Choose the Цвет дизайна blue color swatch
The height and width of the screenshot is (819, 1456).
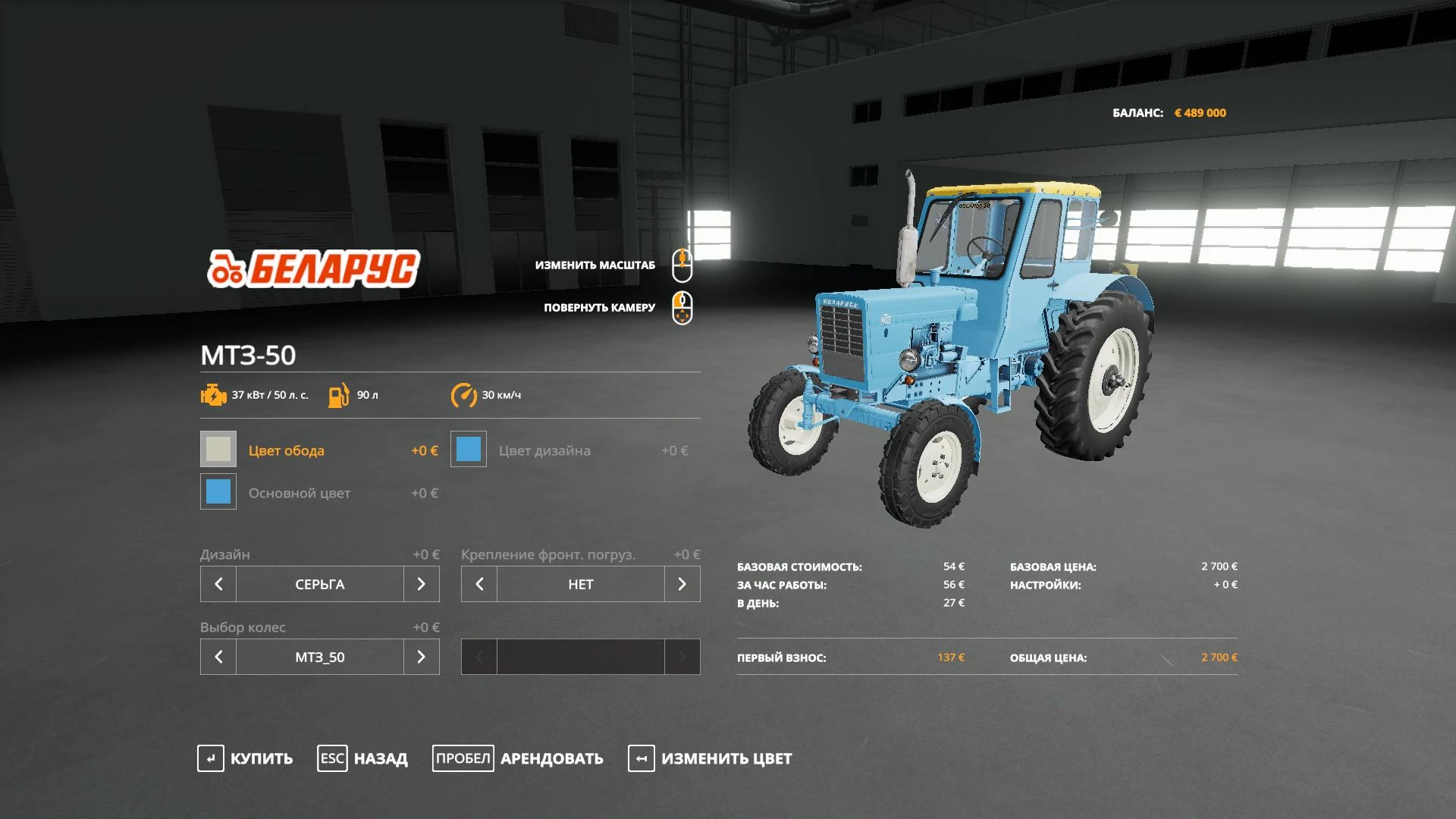pos(469,450)
